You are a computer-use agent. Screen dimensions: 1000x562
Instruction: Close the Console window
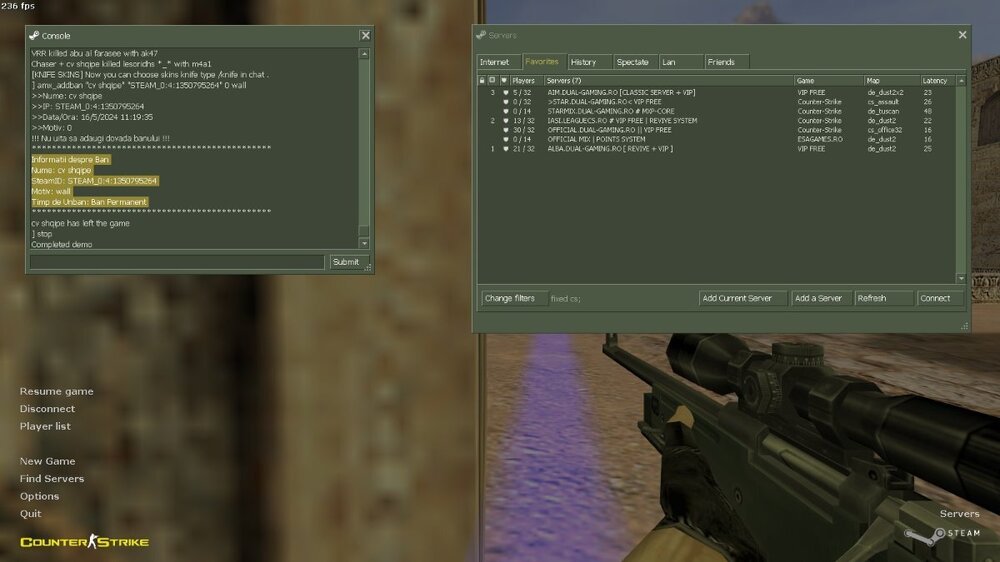point(365,35)
